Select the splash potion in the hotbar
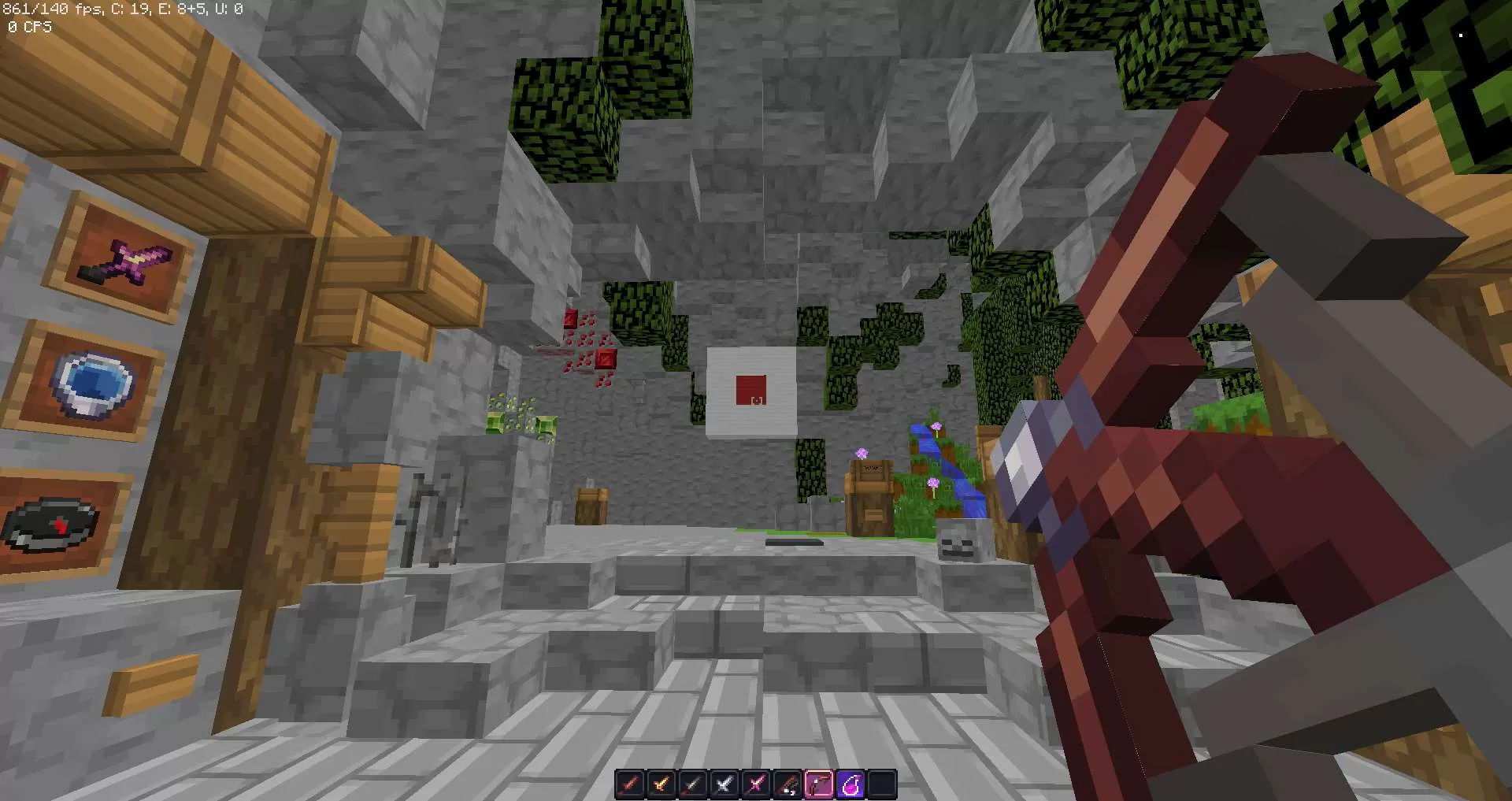Viewport: 1512px width, 801px height. pos(850,782)
